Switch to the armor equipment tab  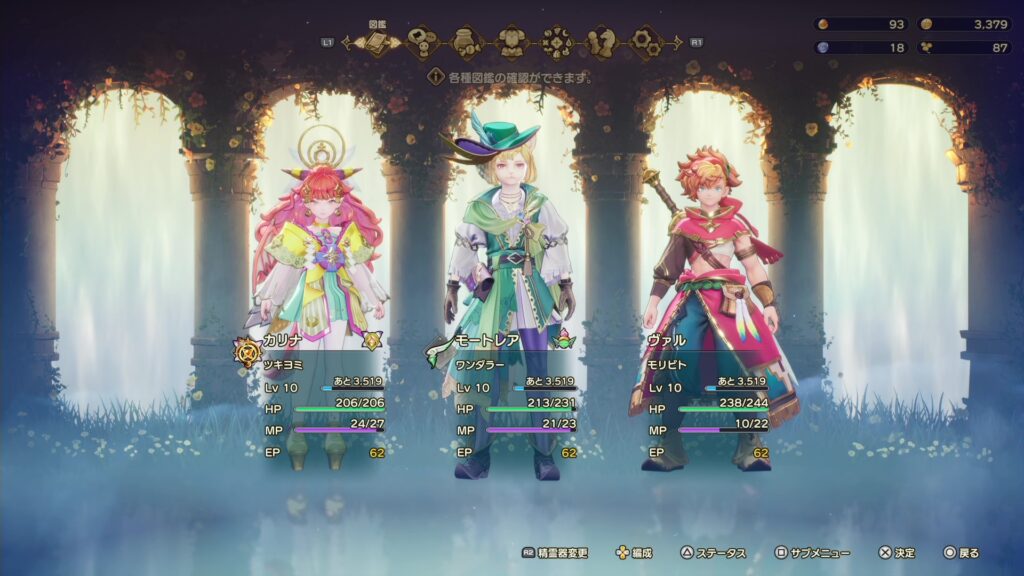(x=511, y=42)
